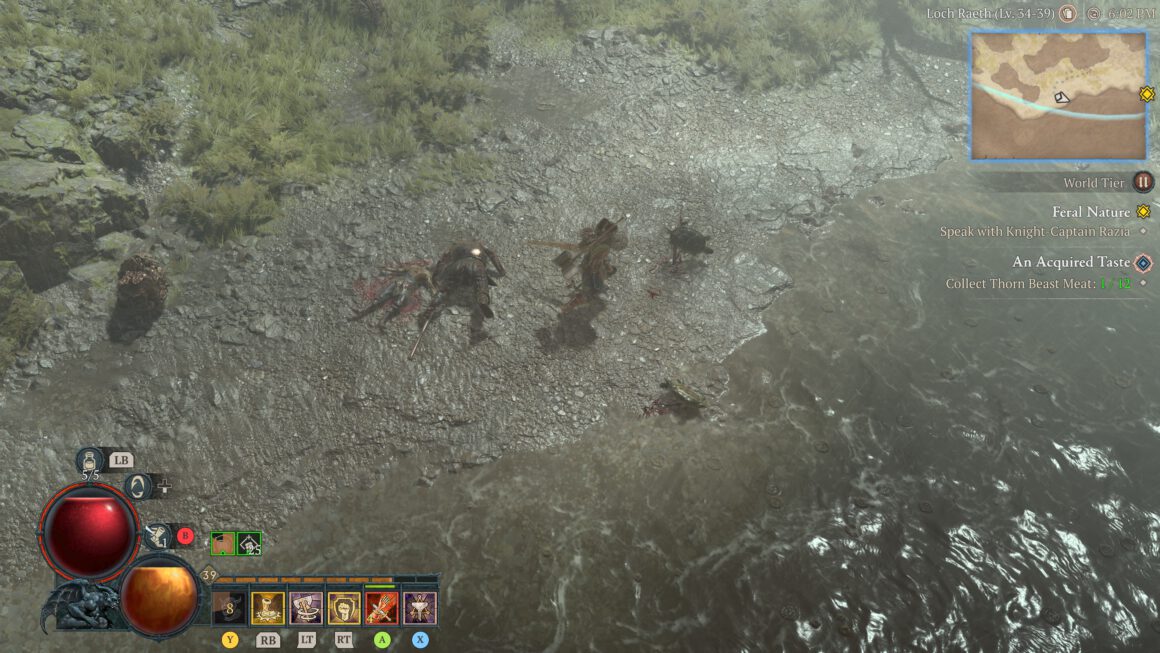Viewport: 1160px width, 653px height.
Task: Activate the horned helm skill with 8 cooldown
Action: [x=229, y=608]
